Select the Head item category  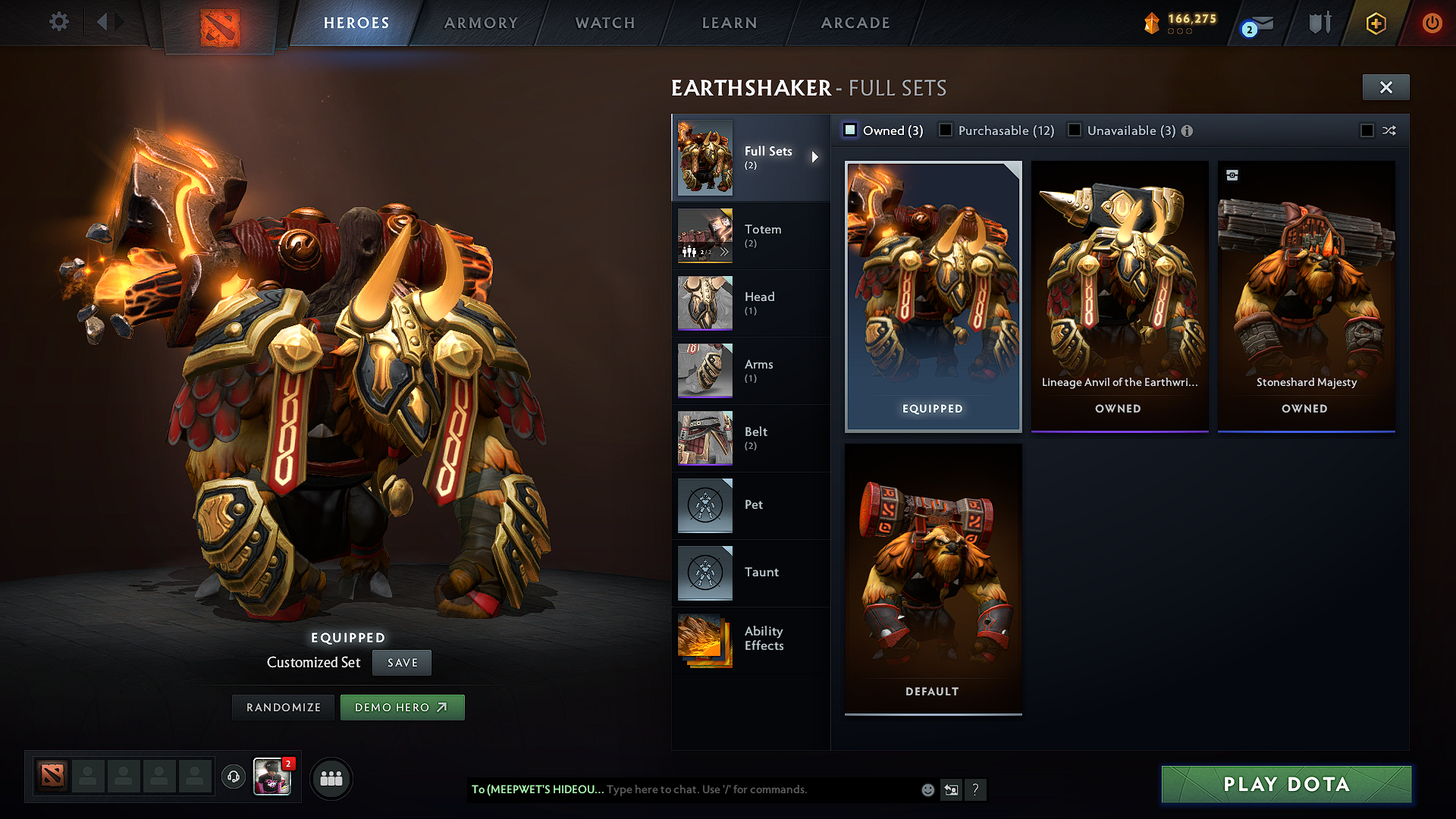759,303
